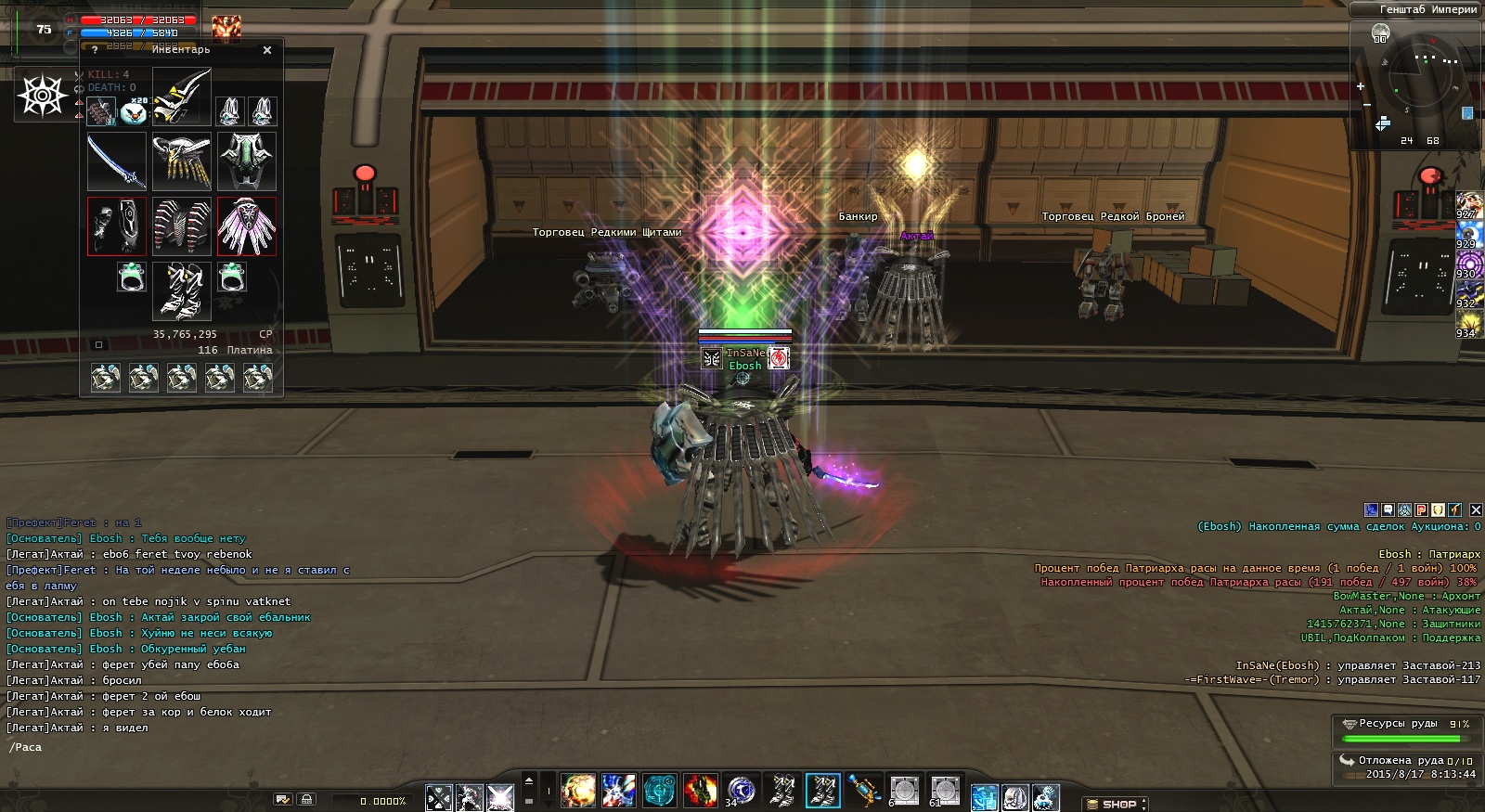Activate the teal targeting reticle skill
Image resolution: width=1485 pixels, height=812 pixels.
click(x=660, y=791)
